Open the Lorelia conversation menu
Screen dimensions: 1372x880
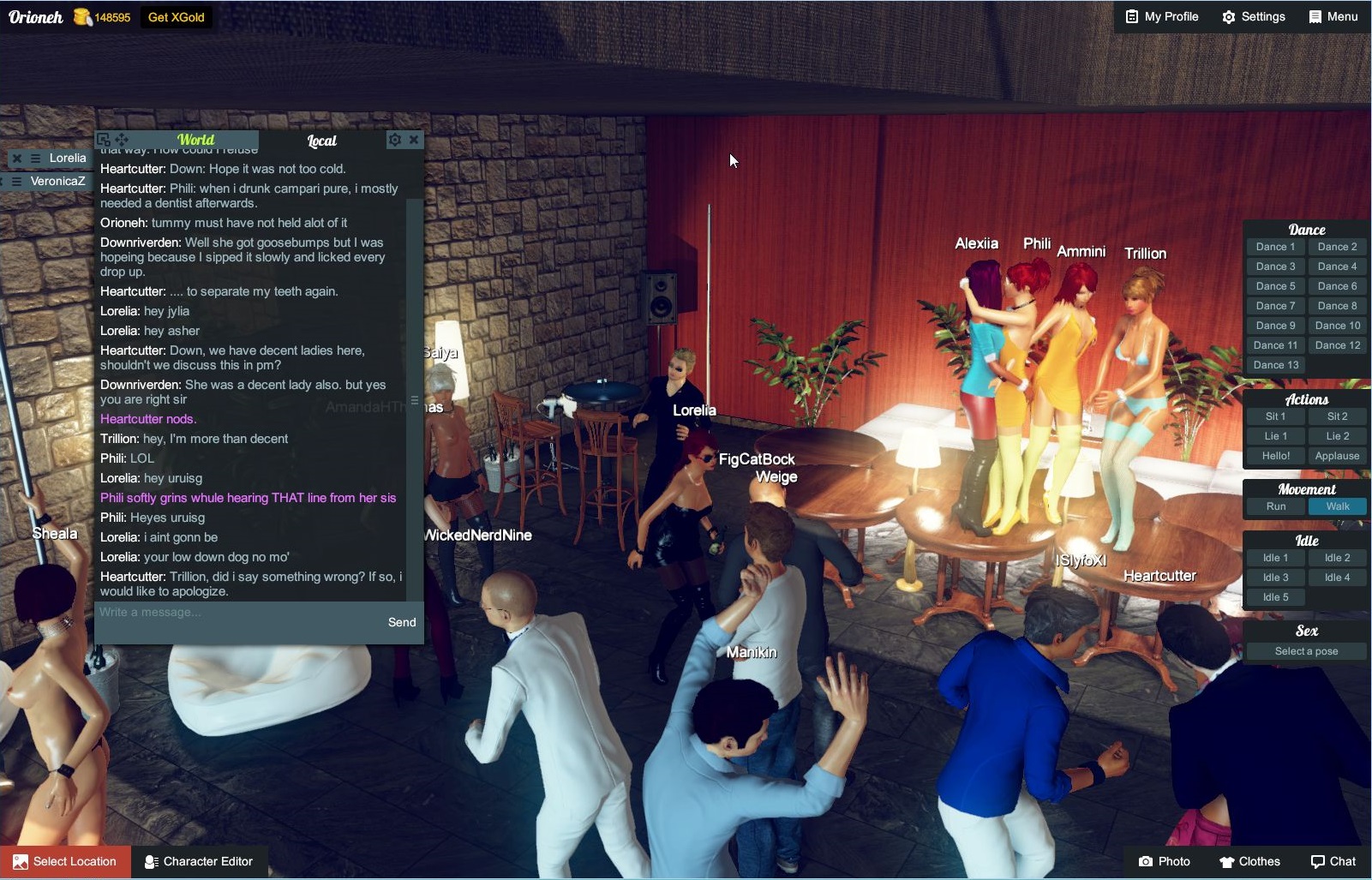pos(35,159)
